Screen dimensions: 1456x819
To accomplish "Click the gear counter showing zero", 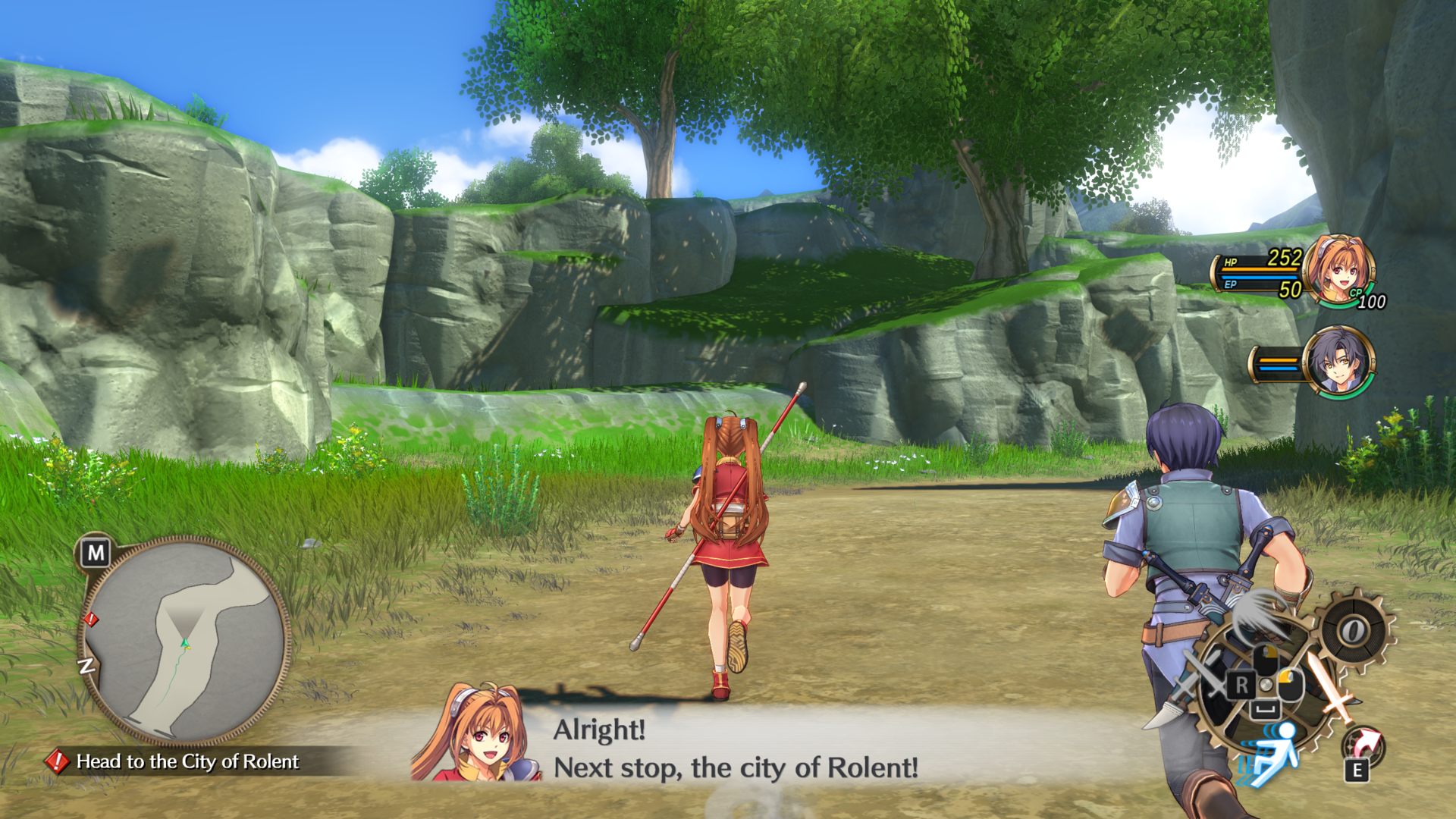I will pos(1352,630).
